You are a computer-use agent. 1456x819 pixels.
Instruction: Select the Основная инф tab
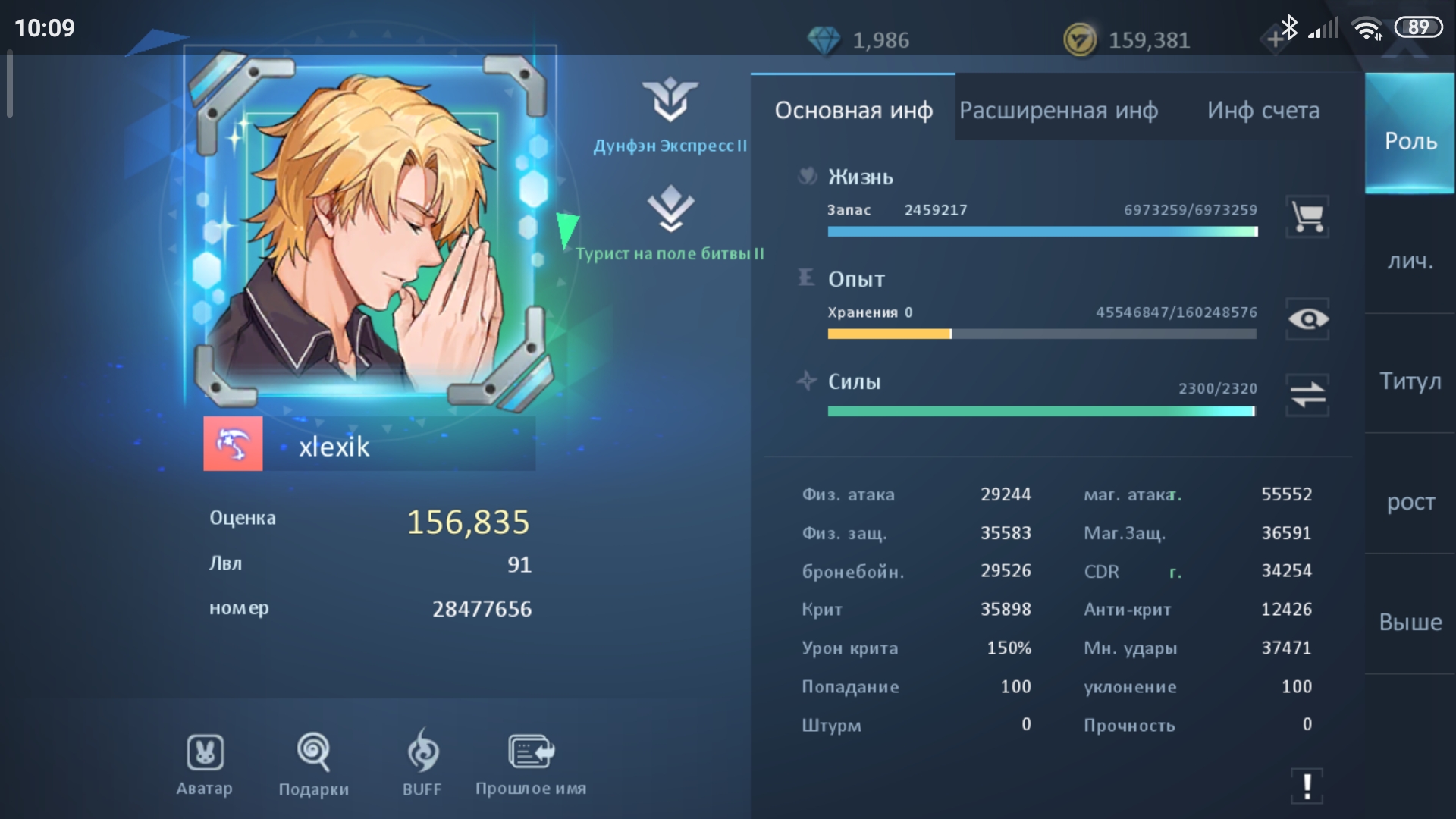(853, 111)
